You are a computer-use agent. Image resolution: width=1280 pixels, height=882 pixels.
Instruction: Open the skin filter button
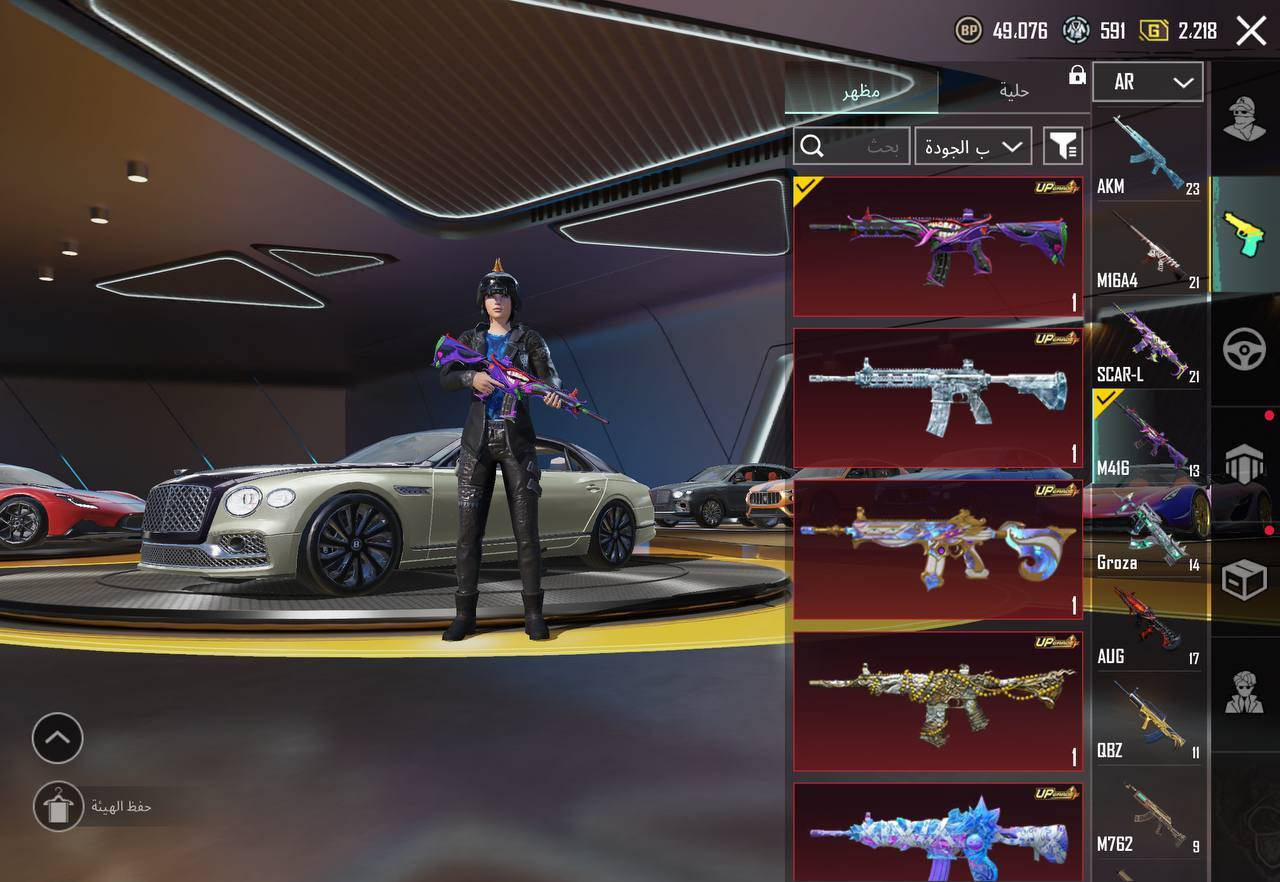tap(1062, 147)
